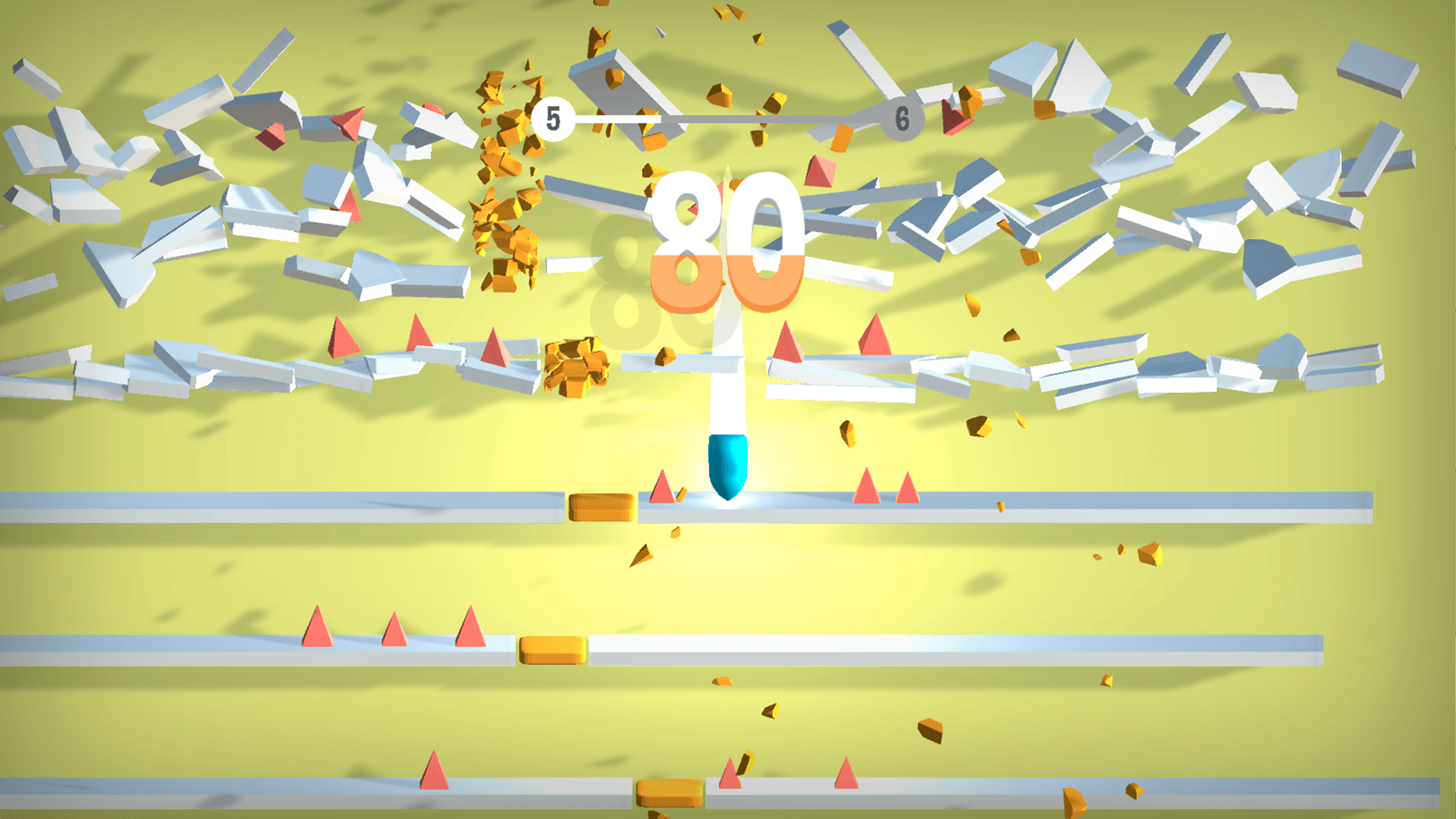Click the glowing impact point under the knife
This screenshot has width=1456, height=819.
[728, 500]
